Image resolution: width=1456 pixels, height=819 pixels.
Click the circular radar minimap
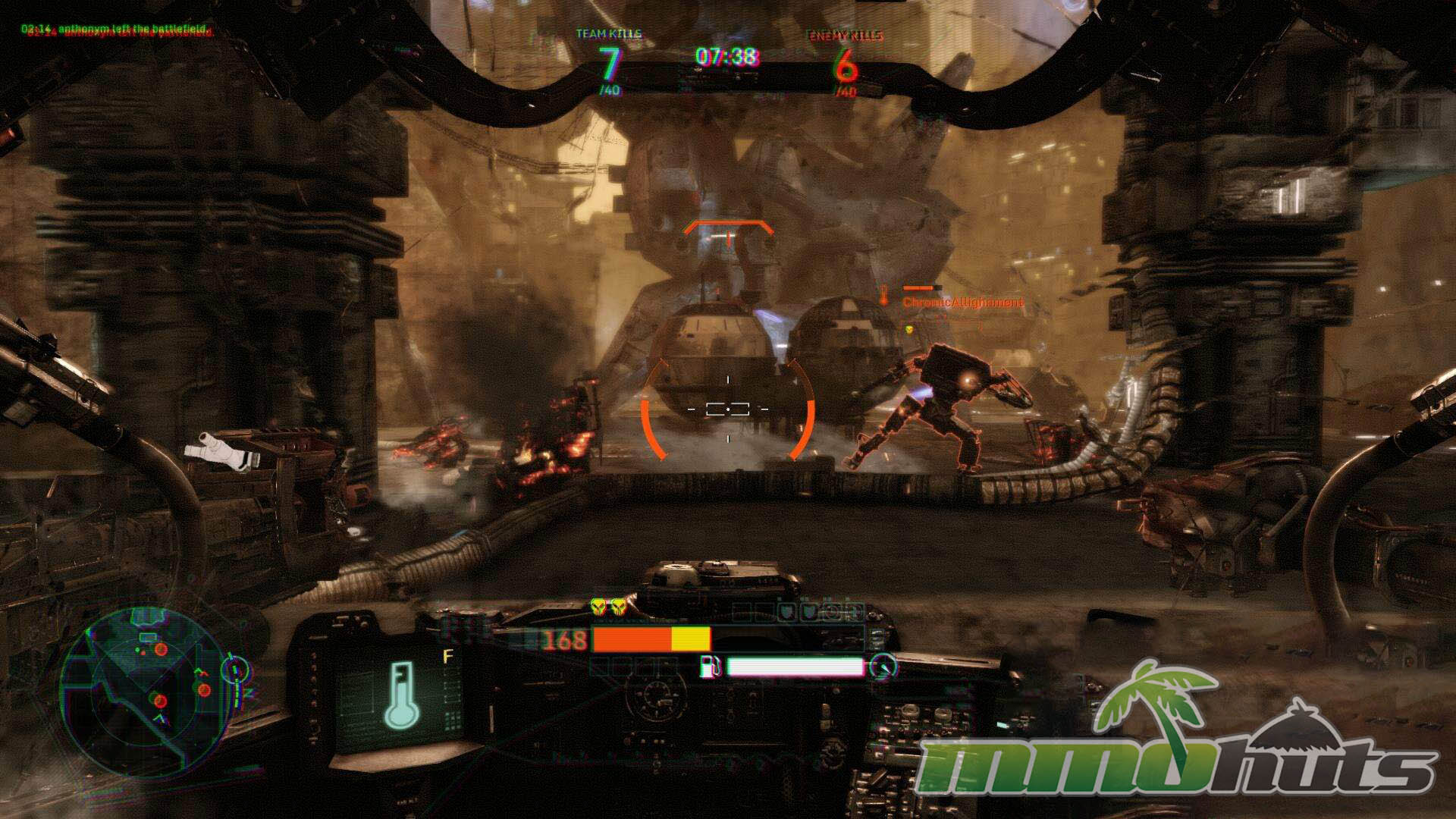pyautogui.click(x=146, y=687)
